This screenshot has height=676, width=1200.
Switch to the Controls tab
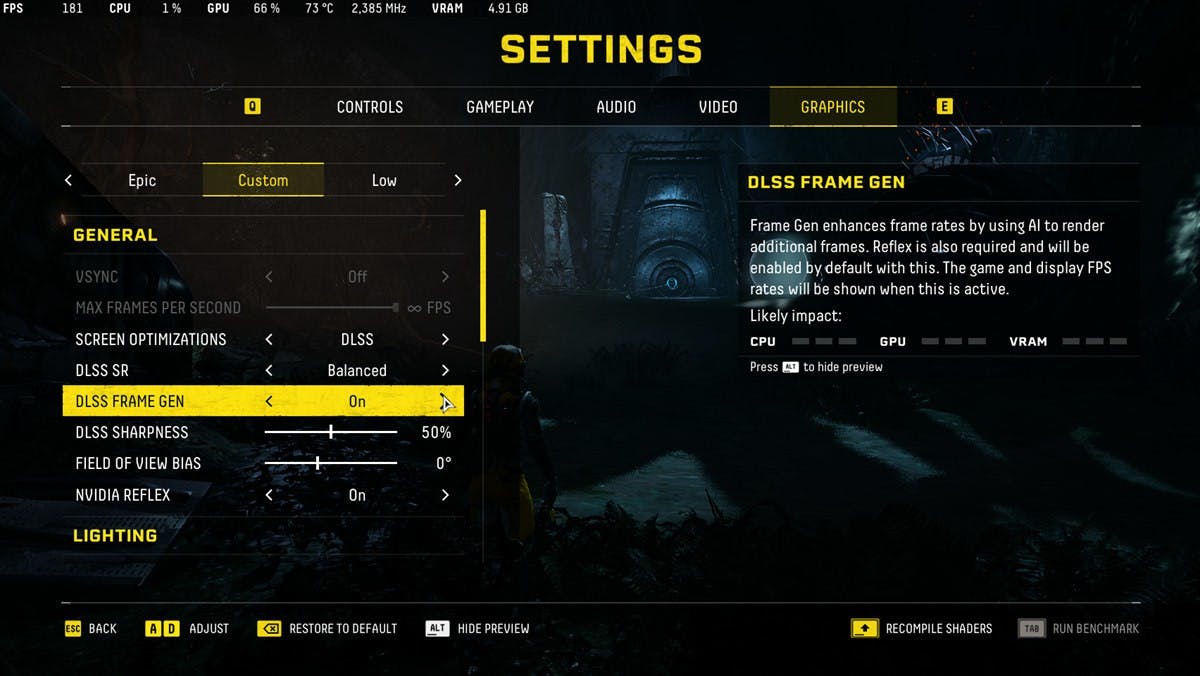[x=369, y=107]
